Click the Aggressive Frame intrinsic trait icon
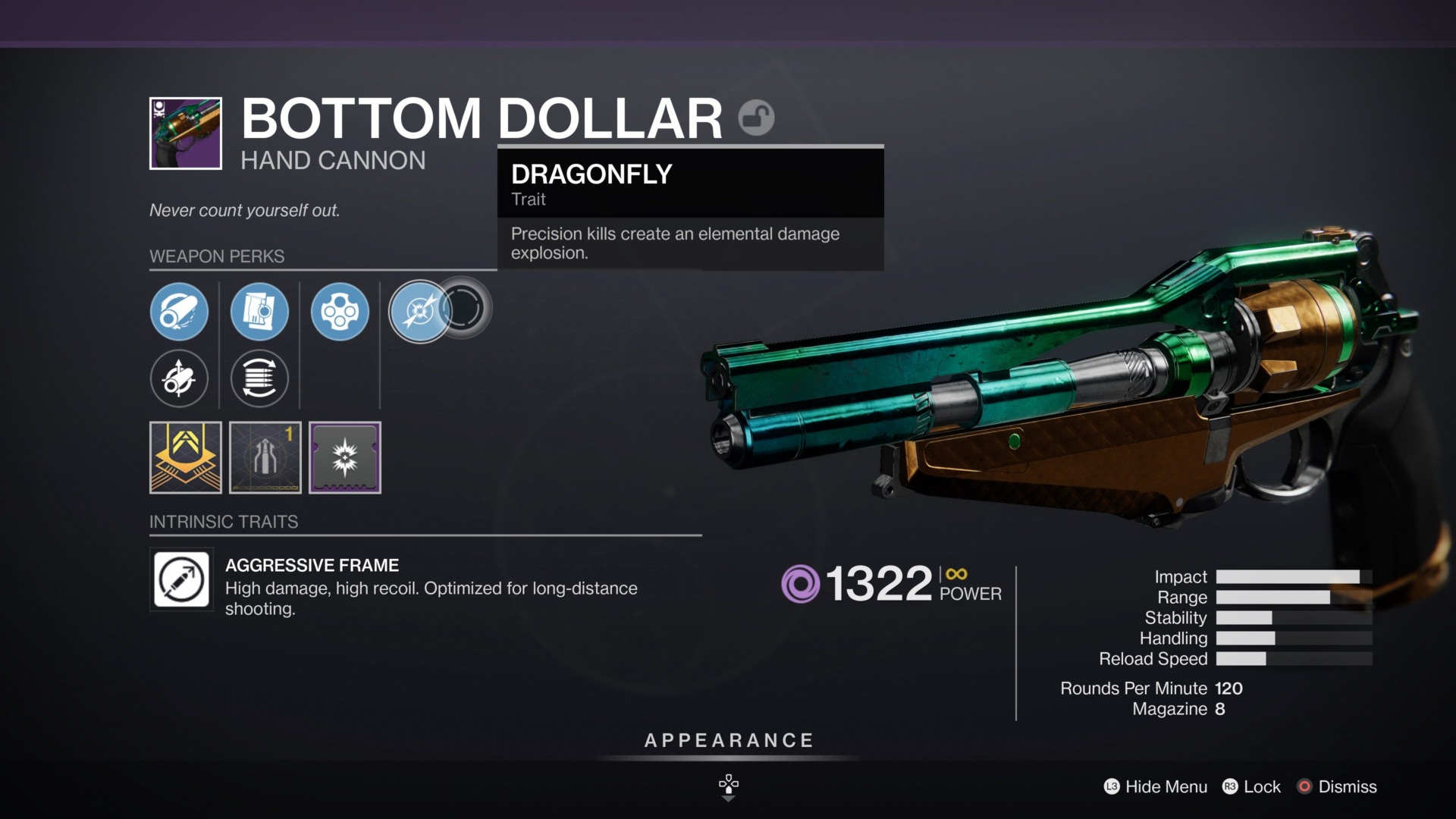1456x819 pixels. pos(182,581)
